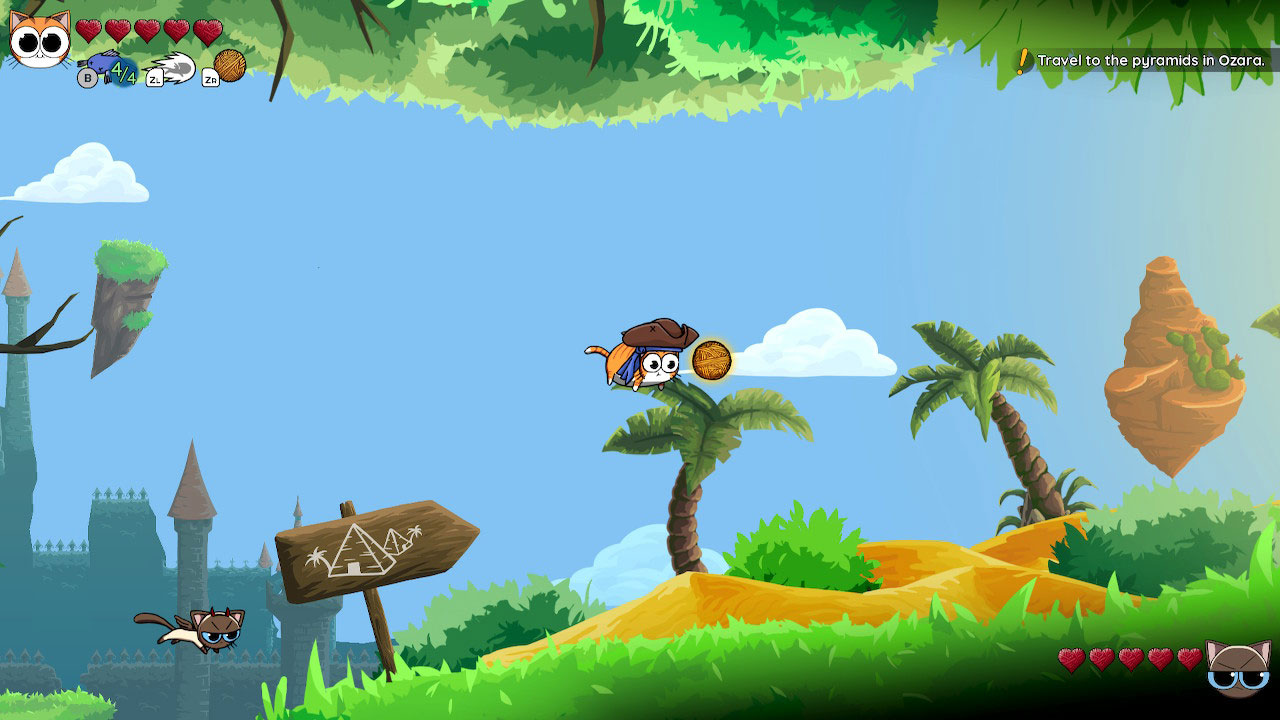Click the yellow exclamation quest marker icon
This screenshot has height=720, width=1280.
pyautogui.click(x=1019, y=60)
